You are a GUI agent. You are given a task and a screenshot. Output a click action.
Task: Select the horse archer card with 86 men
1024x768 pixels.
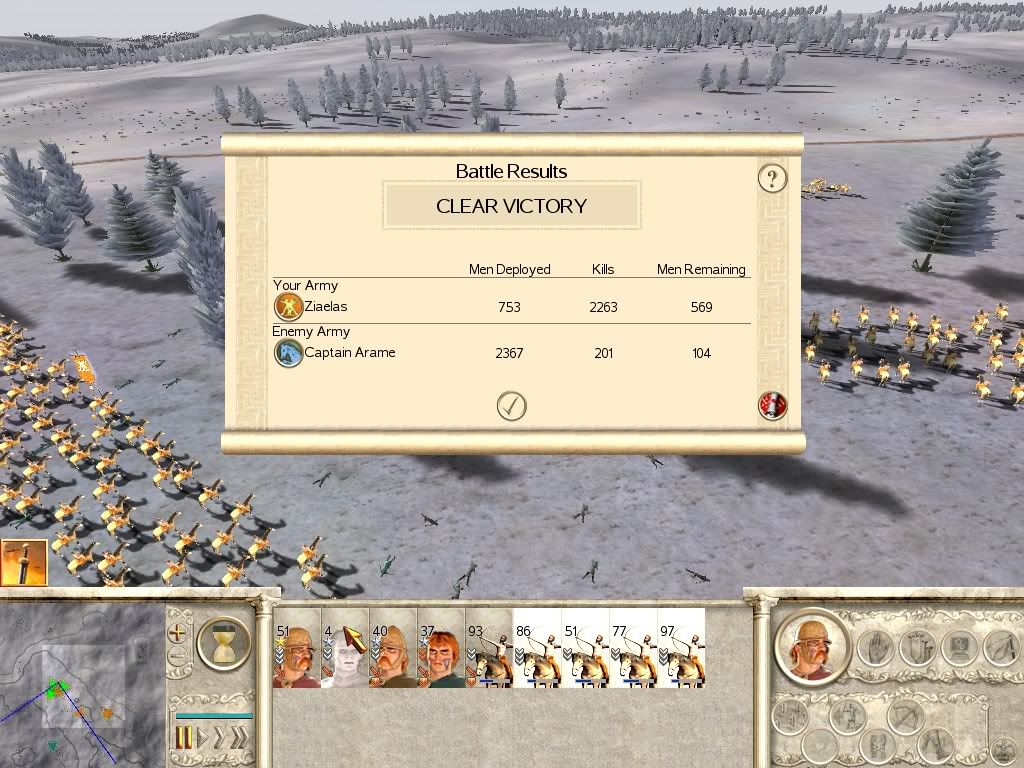537,648
